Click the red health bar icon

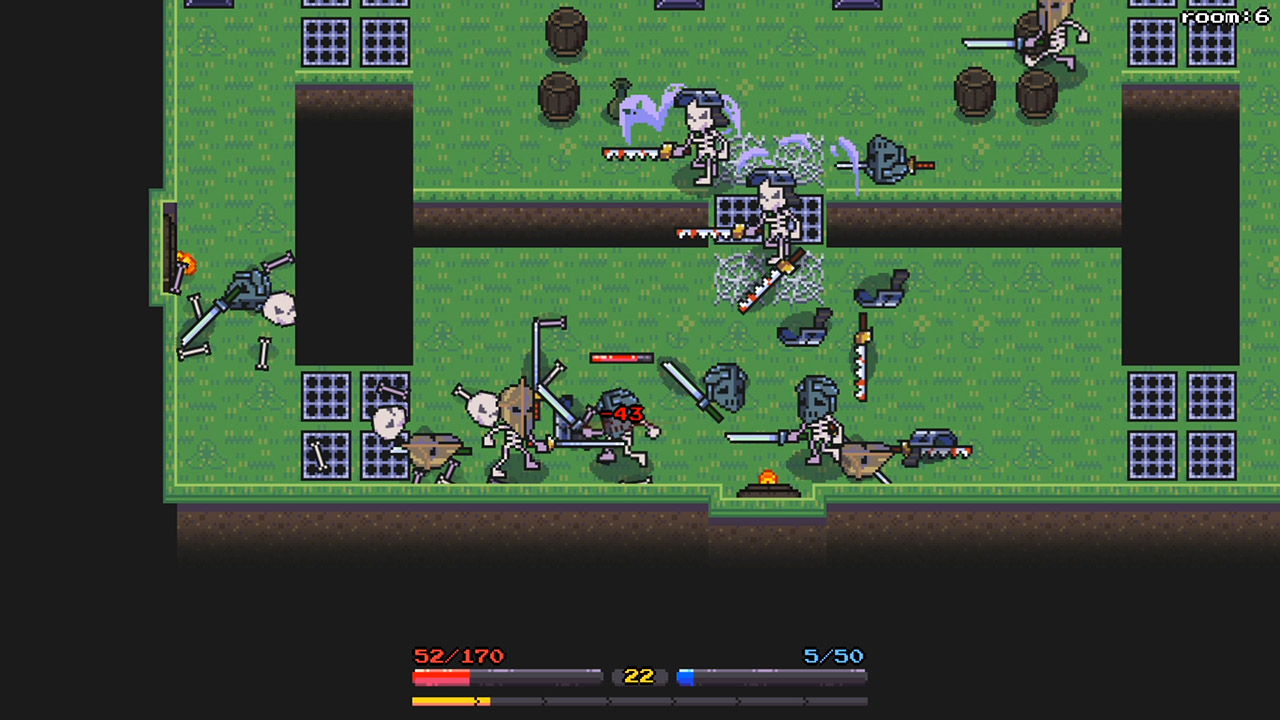click(x=440, y=676)
